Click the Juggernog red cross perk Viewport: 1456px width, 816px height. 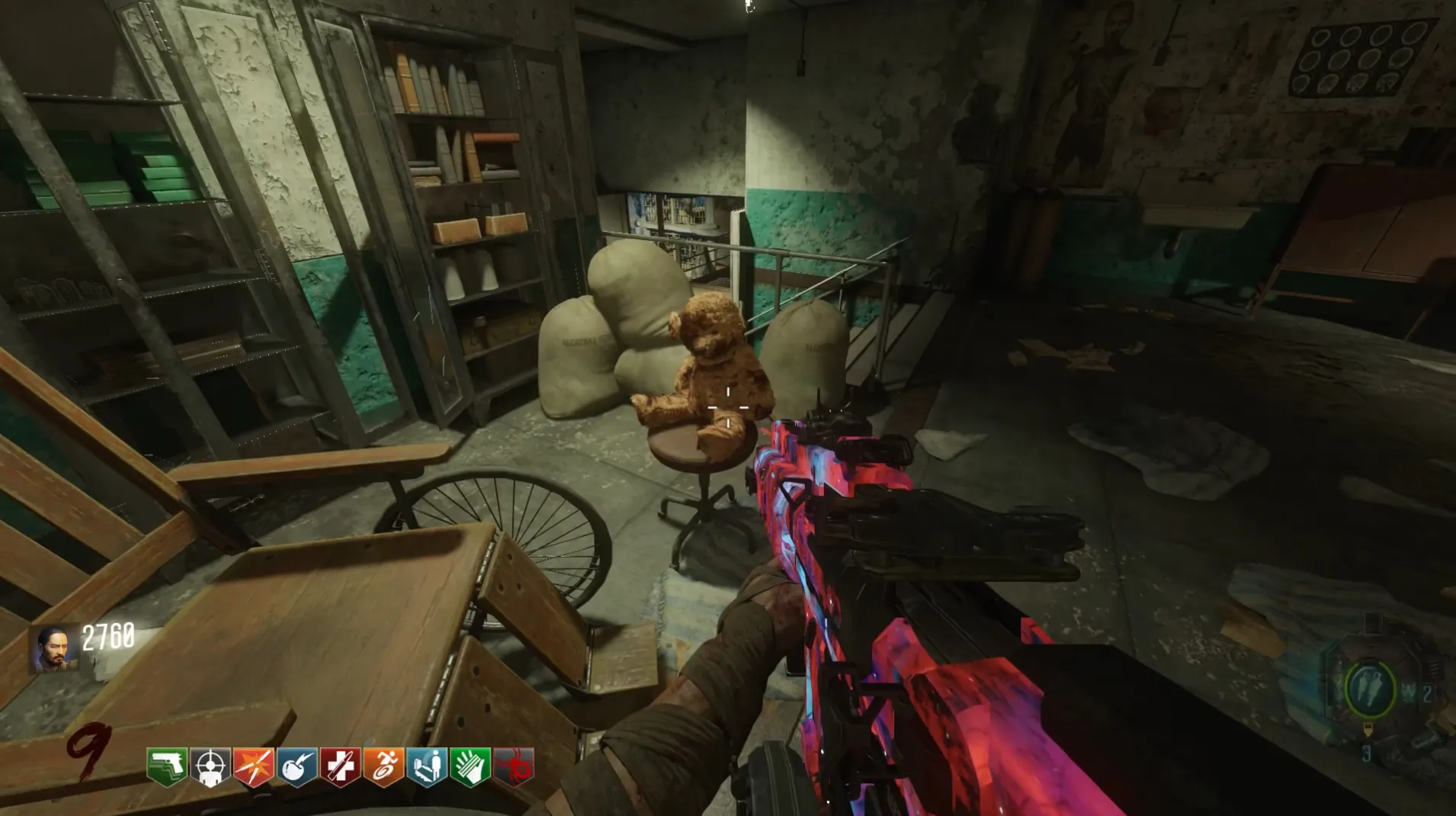[x=341, y=766]
